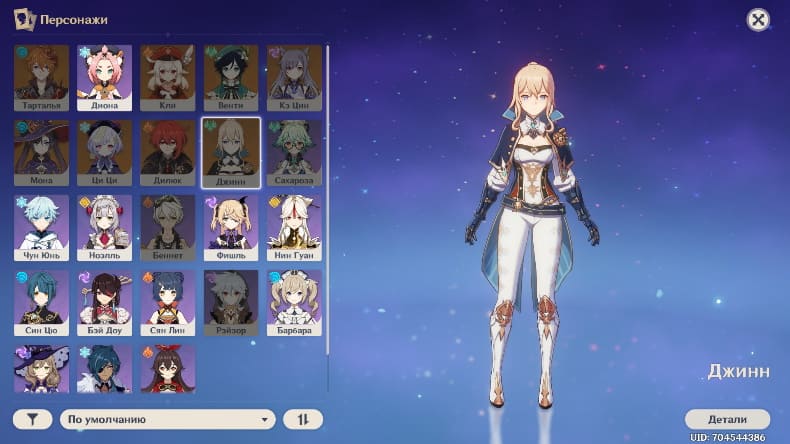Screen dimensions: 790x444
Task: Toggle the sort order arrows button
Action: tap(303, 420)
